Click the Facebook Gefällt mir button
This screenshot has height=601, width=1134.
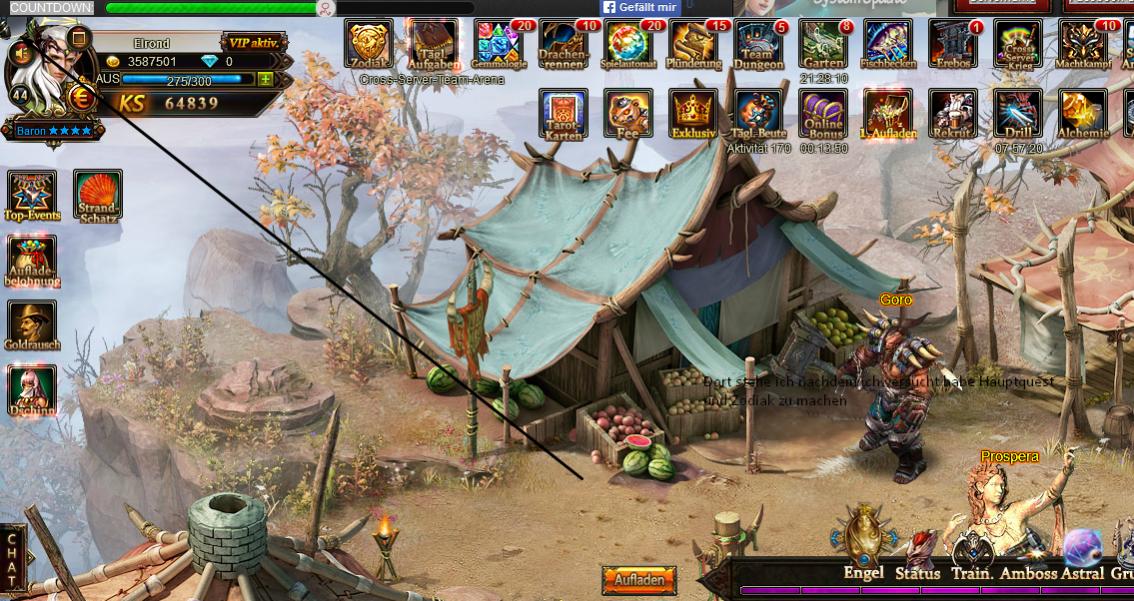click(x=641, y=7)
